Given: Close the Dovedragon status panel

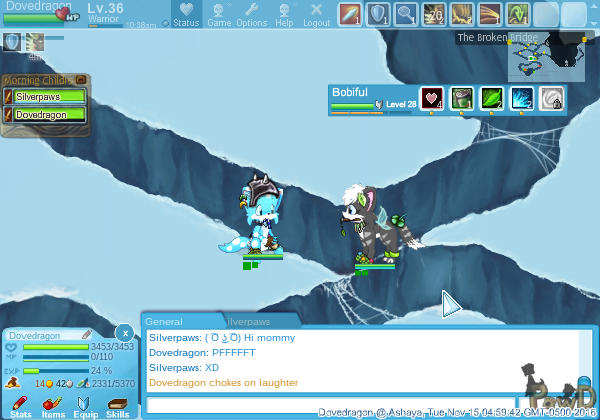Looking at the screenshot, I should [124, 332].
